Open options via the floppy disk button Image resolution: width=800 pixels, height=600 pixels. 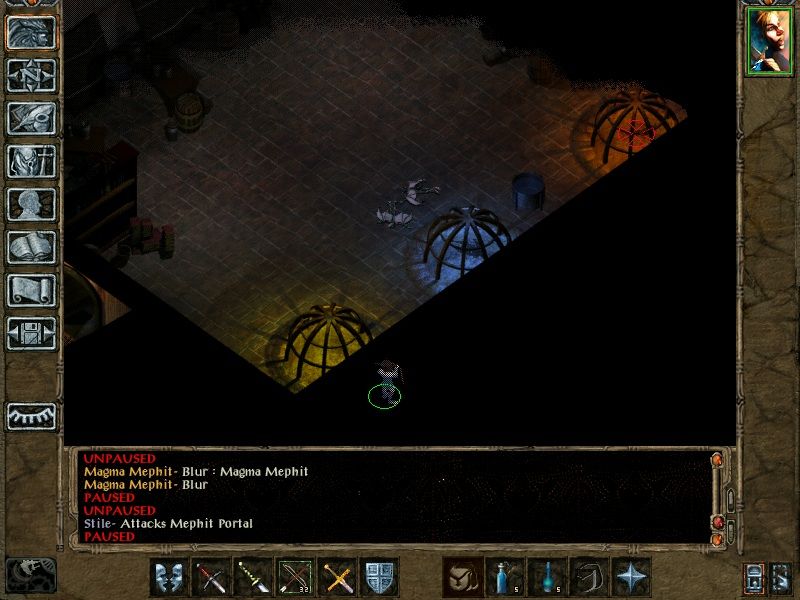click(31, 333)
